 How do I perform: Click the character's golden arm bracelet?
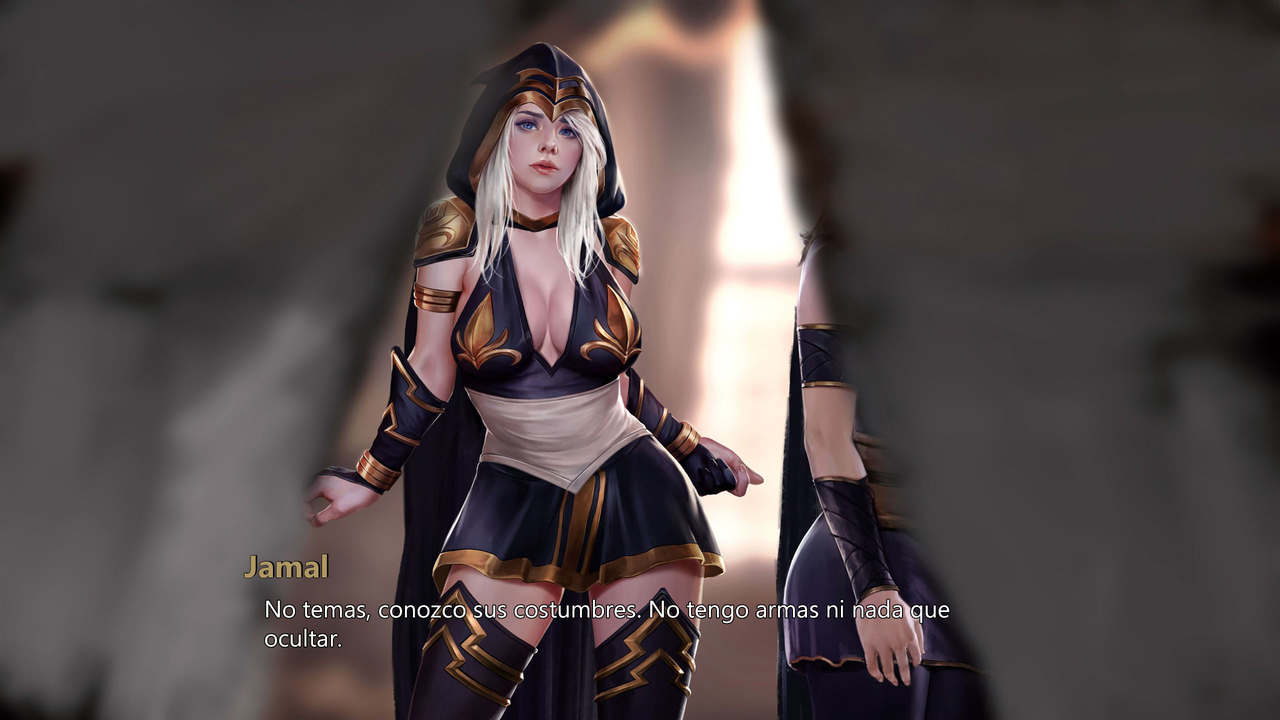click(x=434, y=296)
